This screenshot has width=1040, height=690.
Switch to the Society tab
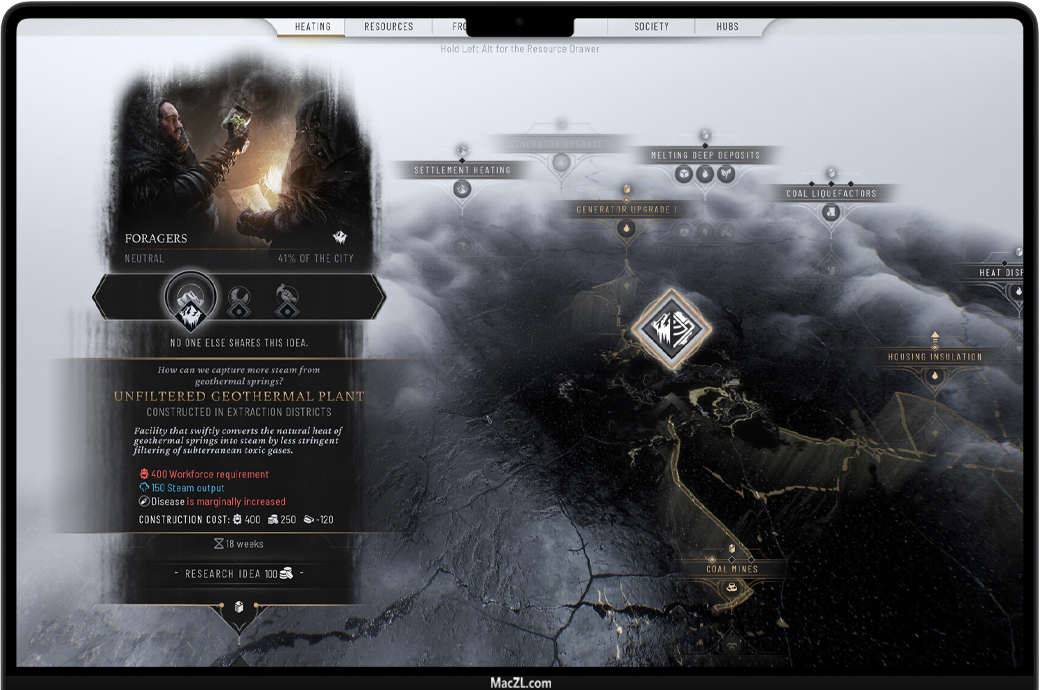point(651,27)
